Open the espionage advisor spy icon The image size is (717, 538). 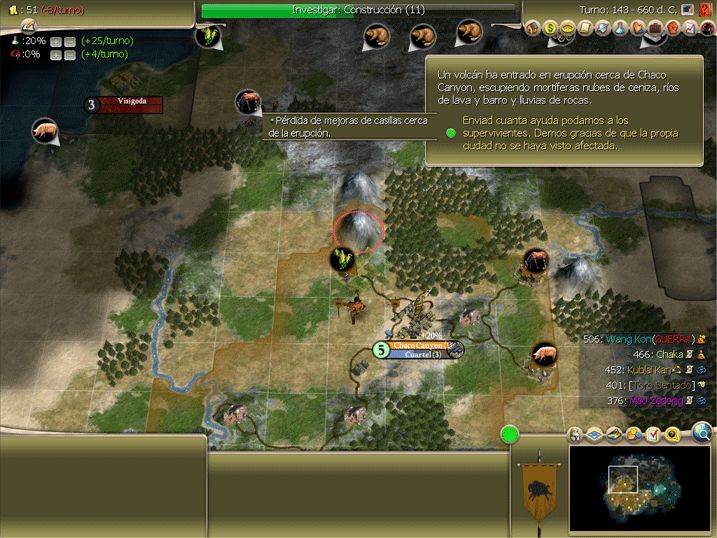708,29
